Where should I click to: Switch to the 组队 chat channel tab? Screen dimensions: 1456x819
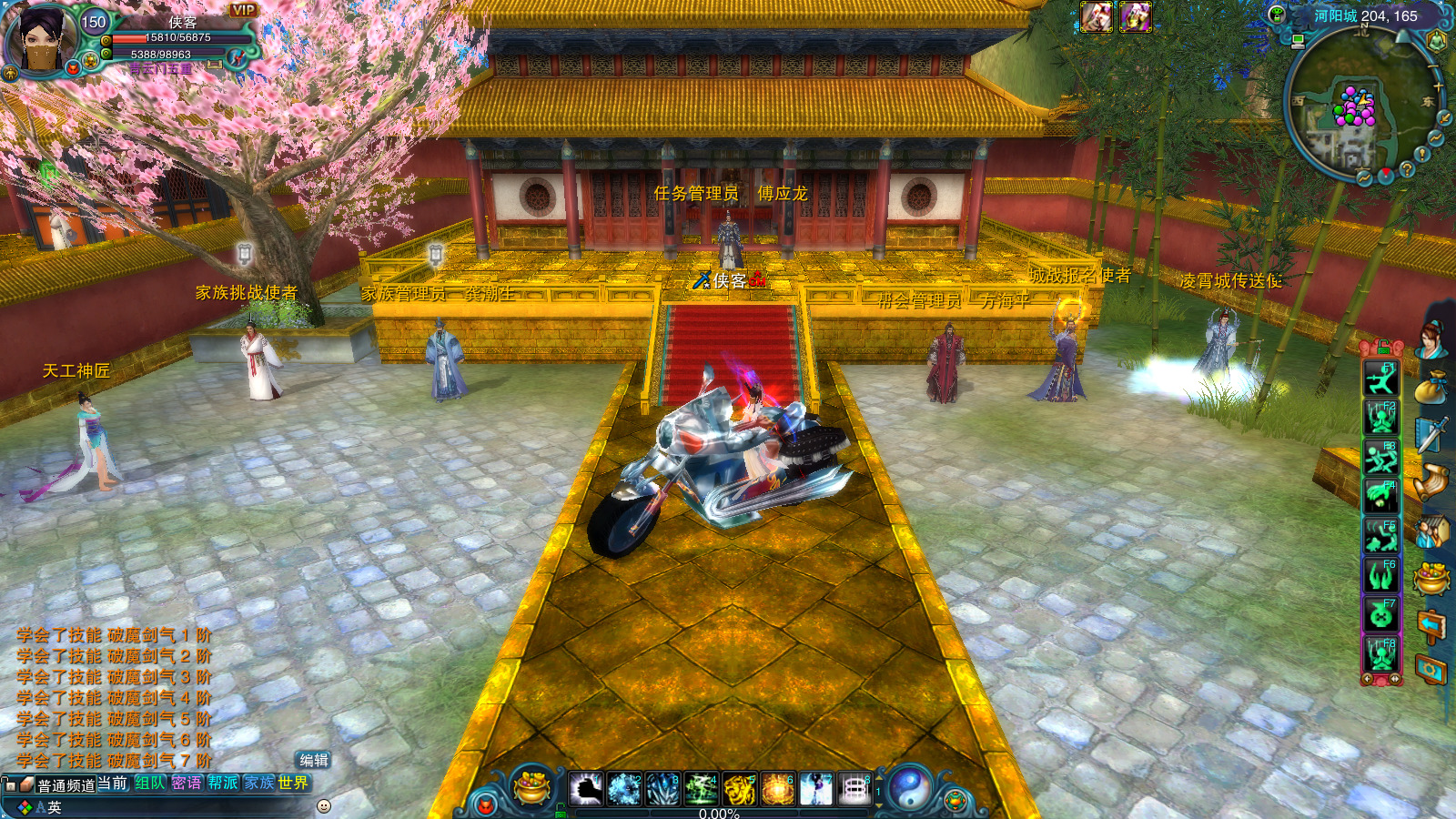tap(150, 784)
